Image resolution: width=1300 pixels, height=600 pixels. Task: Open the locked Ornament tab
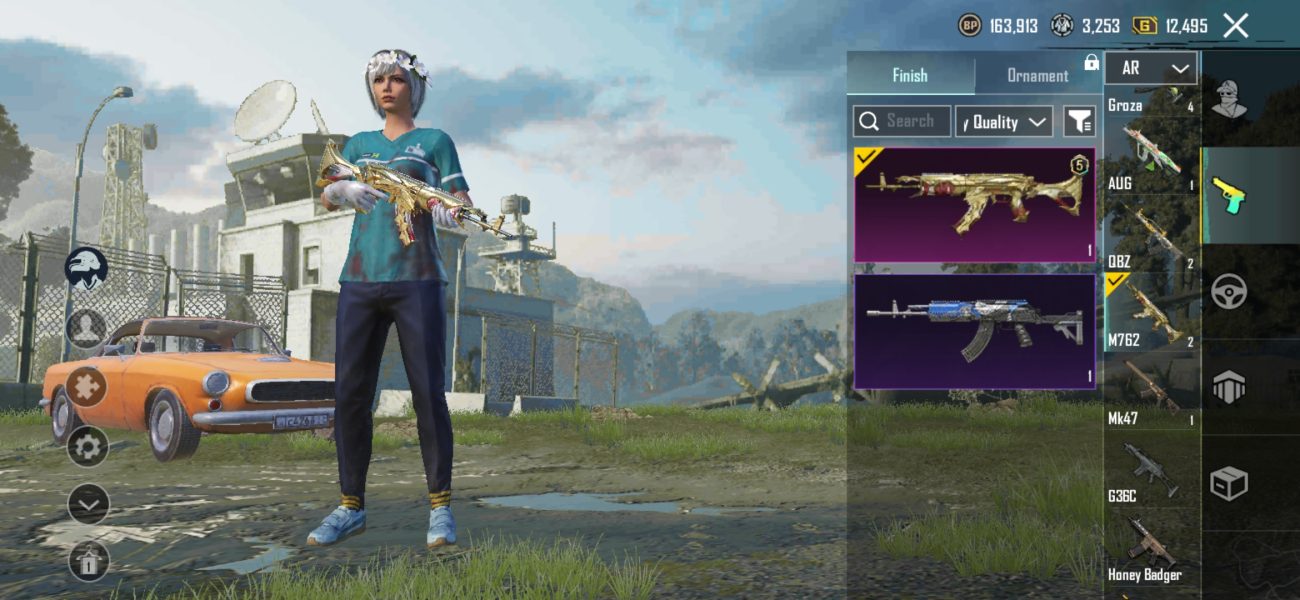[1038, 75]
